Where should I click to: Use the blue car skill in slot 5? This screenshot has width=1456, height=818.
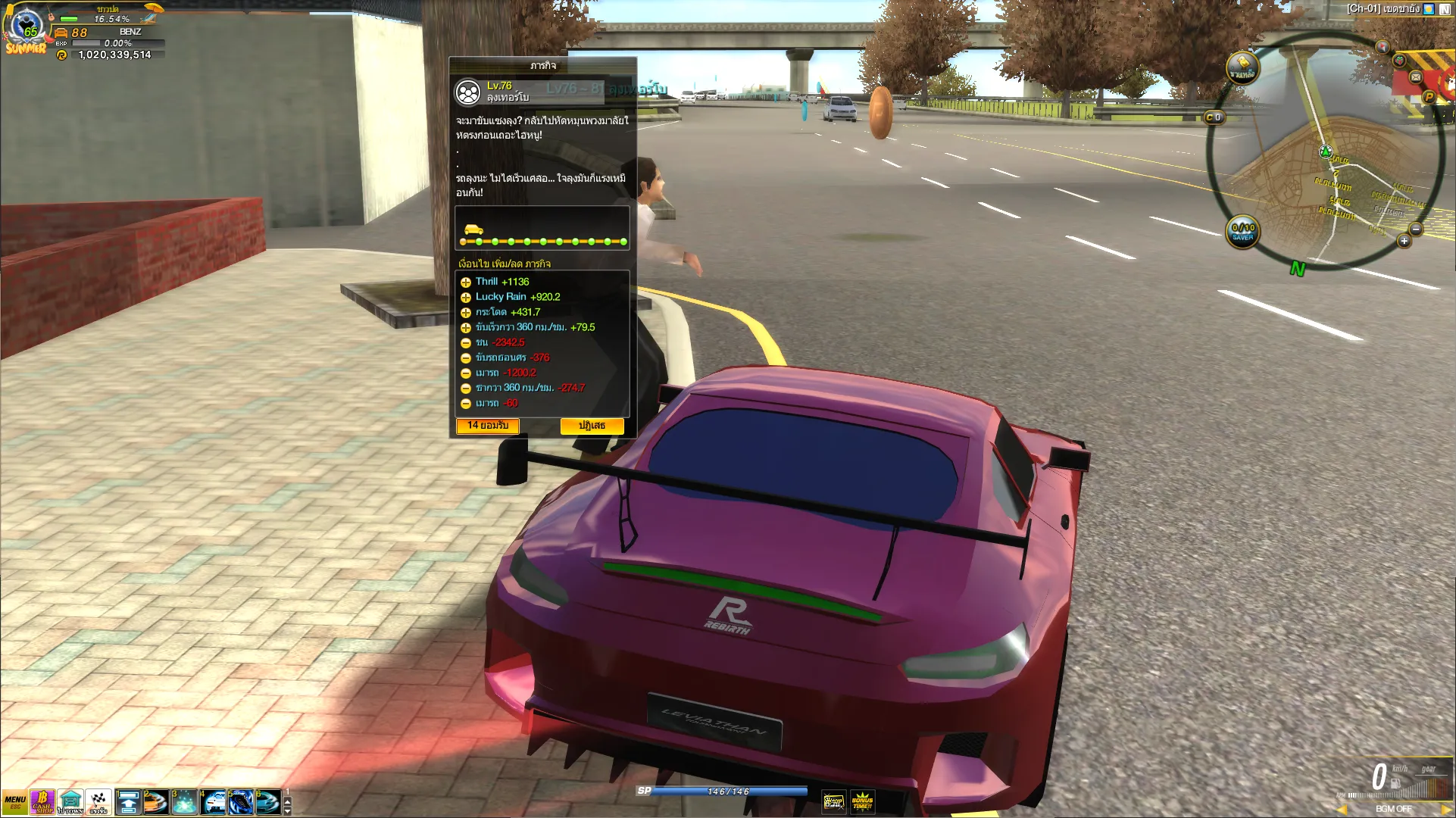pos(241,802)
